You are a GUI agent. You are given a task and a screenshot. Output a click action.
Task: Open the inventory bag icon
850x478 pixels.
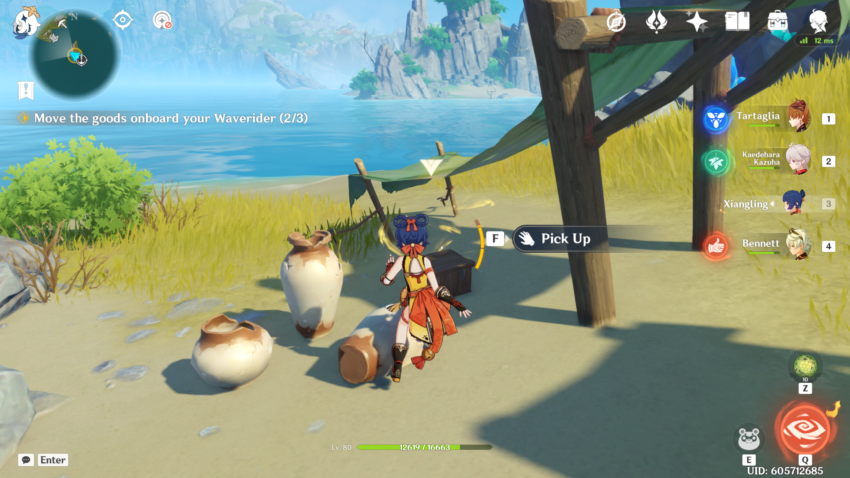coord(778,21)
